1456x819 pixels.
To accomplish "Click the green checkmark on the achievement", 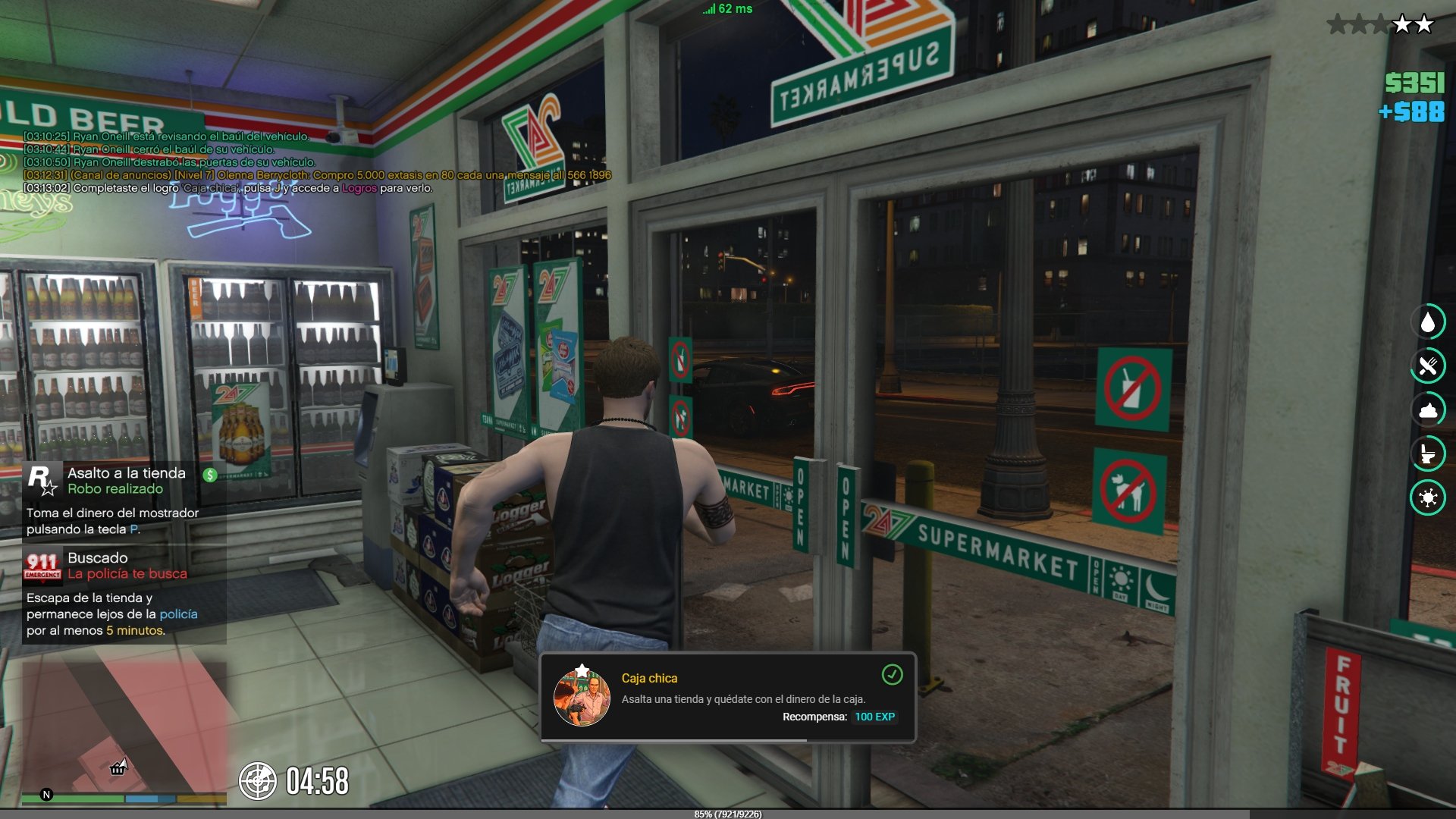I will (892, 674).
